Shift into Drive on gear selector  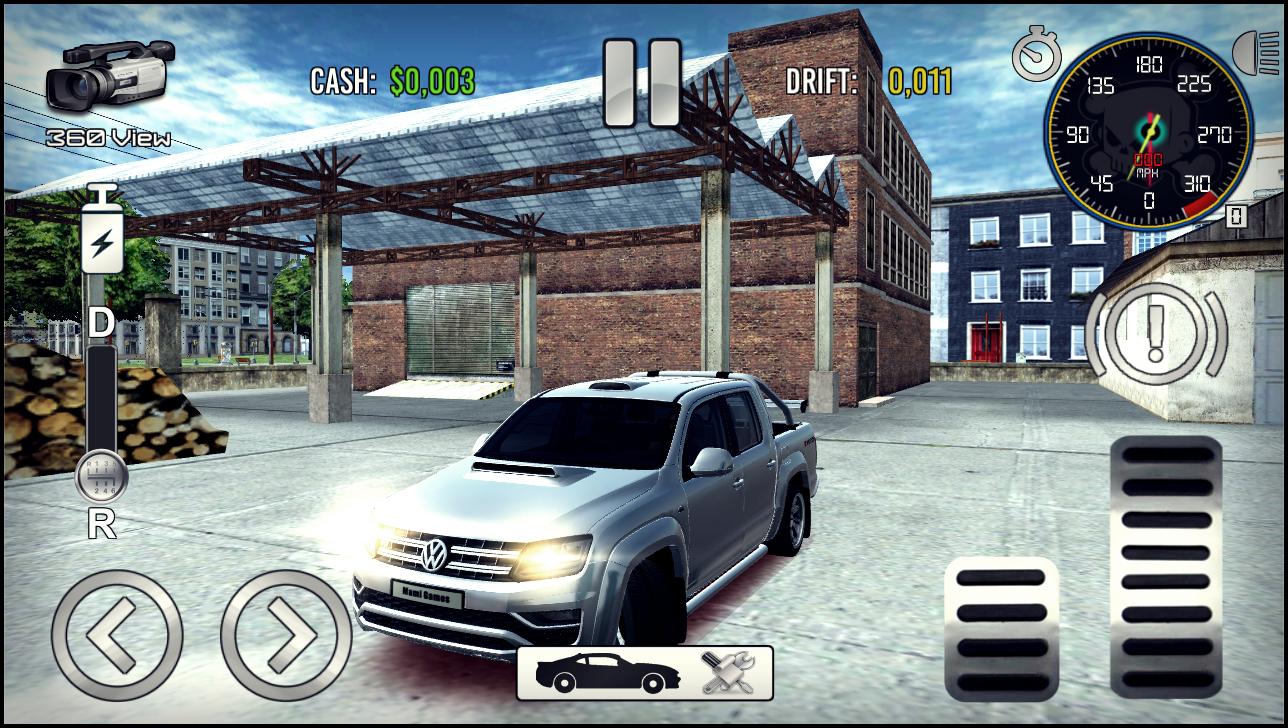click(100, 323)
